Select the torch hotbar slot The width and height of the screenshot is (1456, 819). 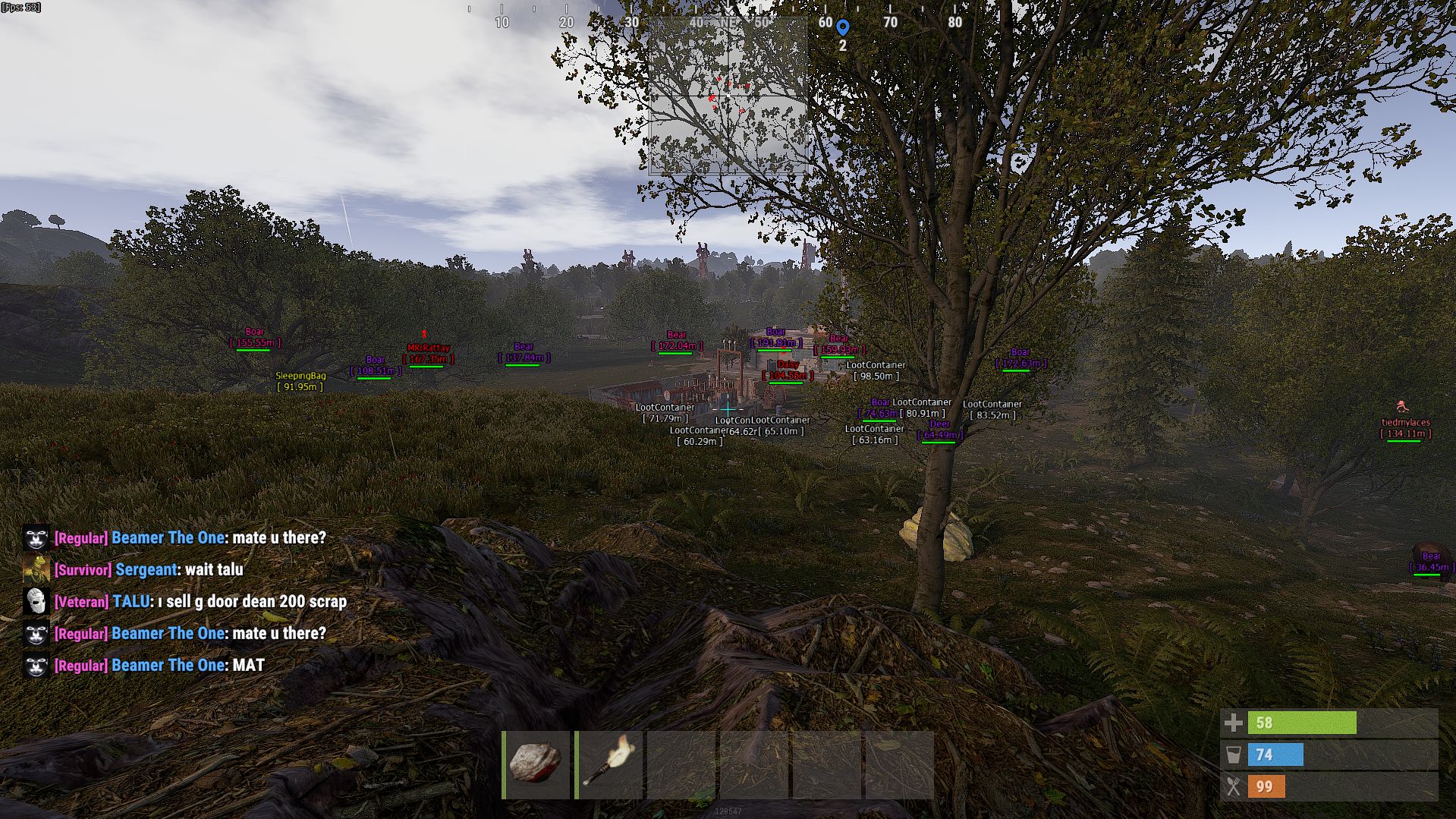tap(609, 764)
